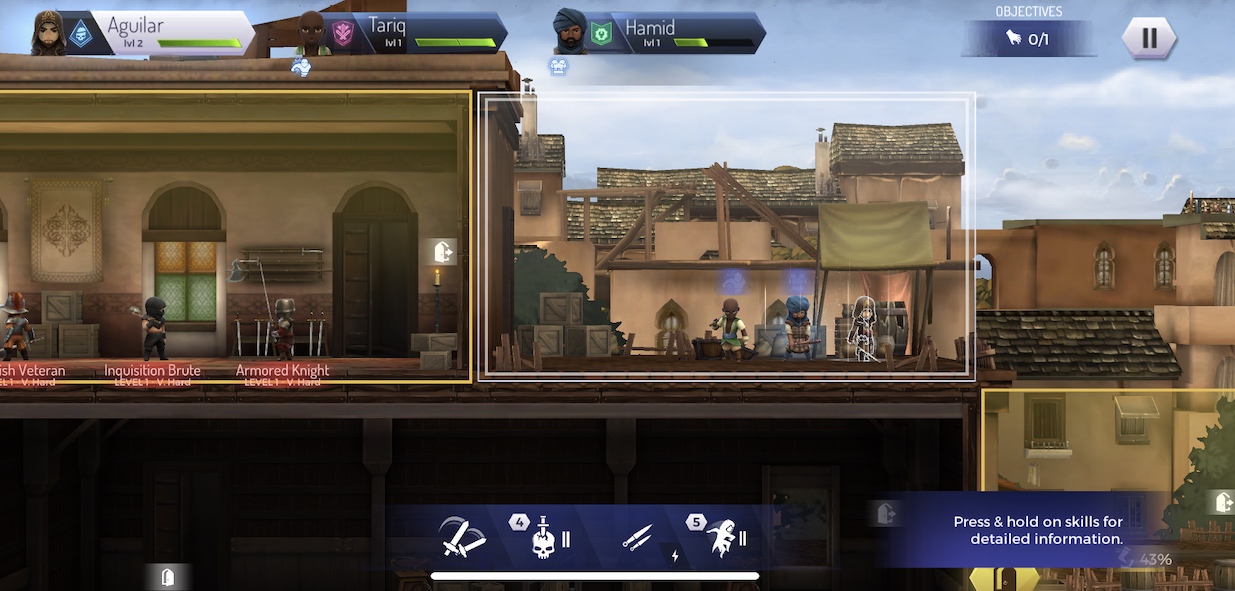Open the objectives tracker showing 0/1
This screenshot has height=591, width=1235.
pyautogui.click(x=1029, y=39)
